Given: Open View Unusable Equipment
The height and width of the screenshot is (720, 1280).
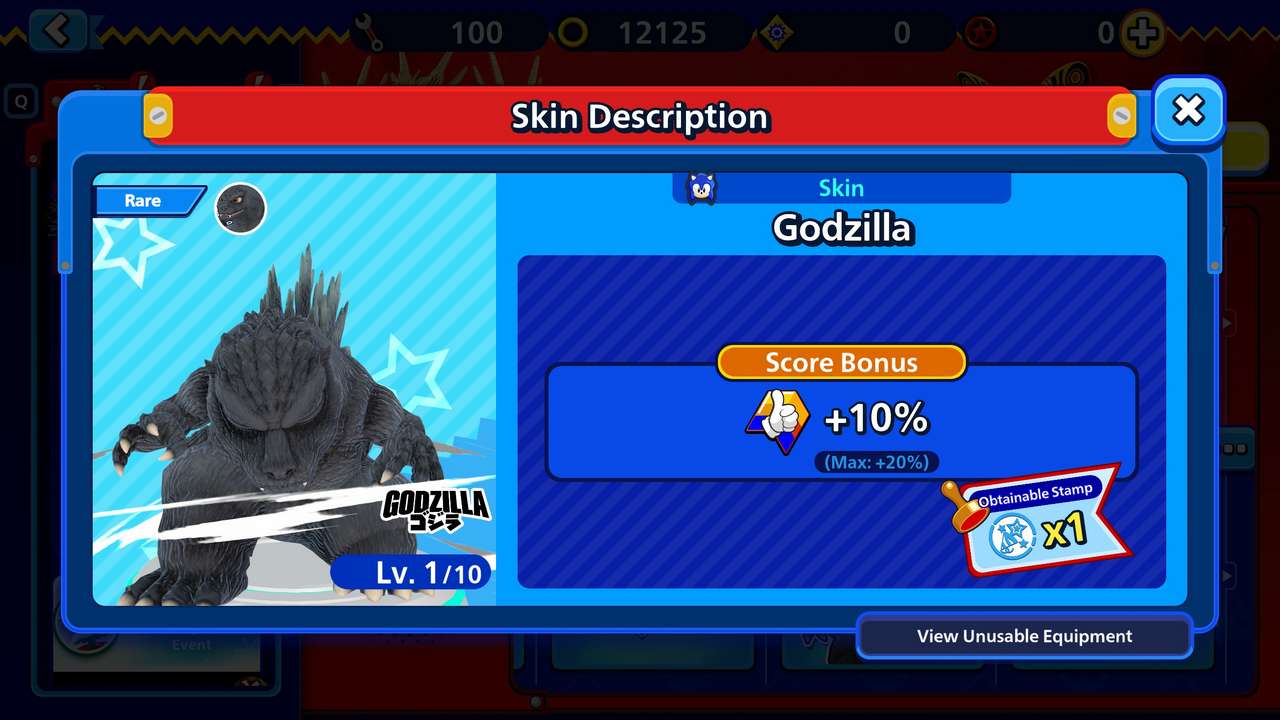Looking at the screenshot, I should (x=1024, y=637).
